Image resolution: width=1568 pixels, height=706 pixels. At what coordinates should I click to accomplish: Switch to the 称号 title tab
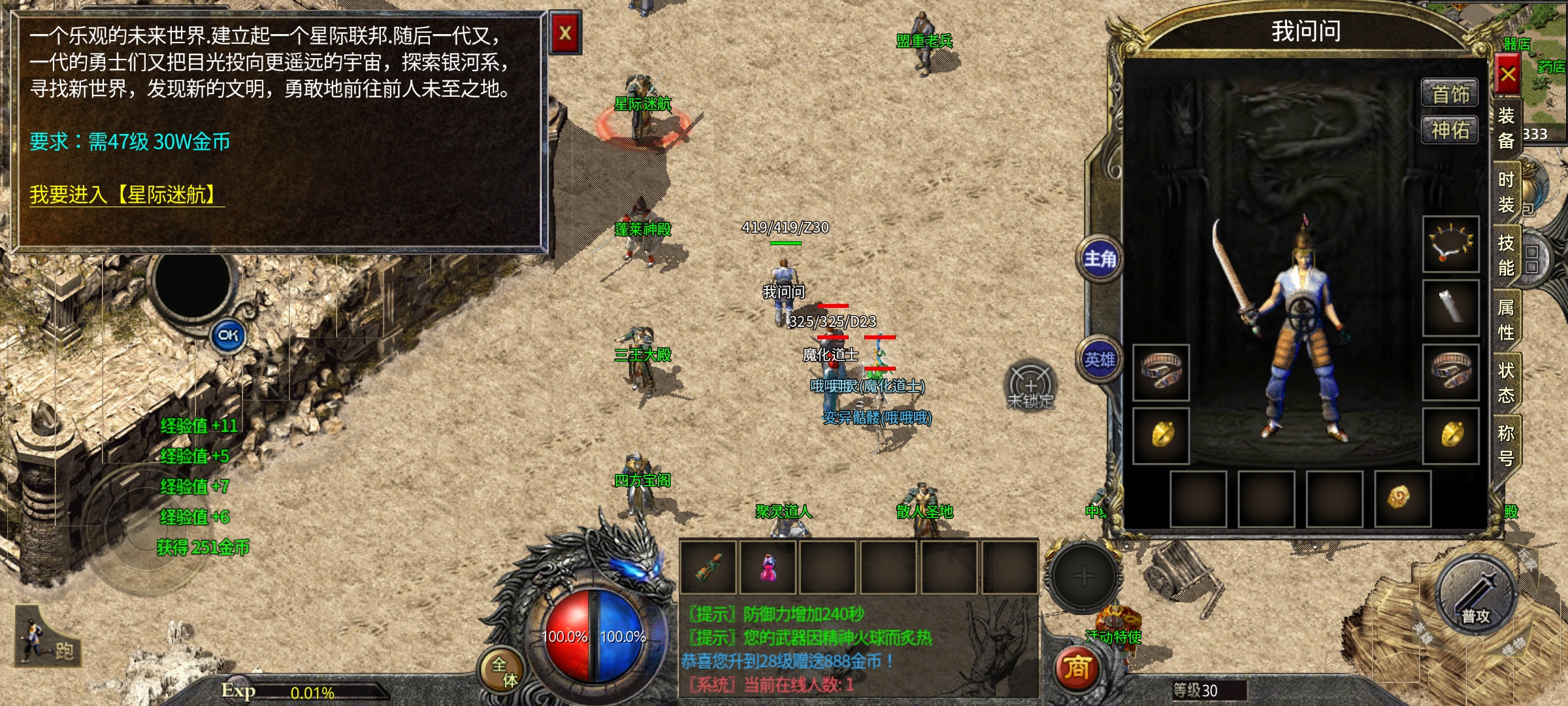[x=1507, y=445]
